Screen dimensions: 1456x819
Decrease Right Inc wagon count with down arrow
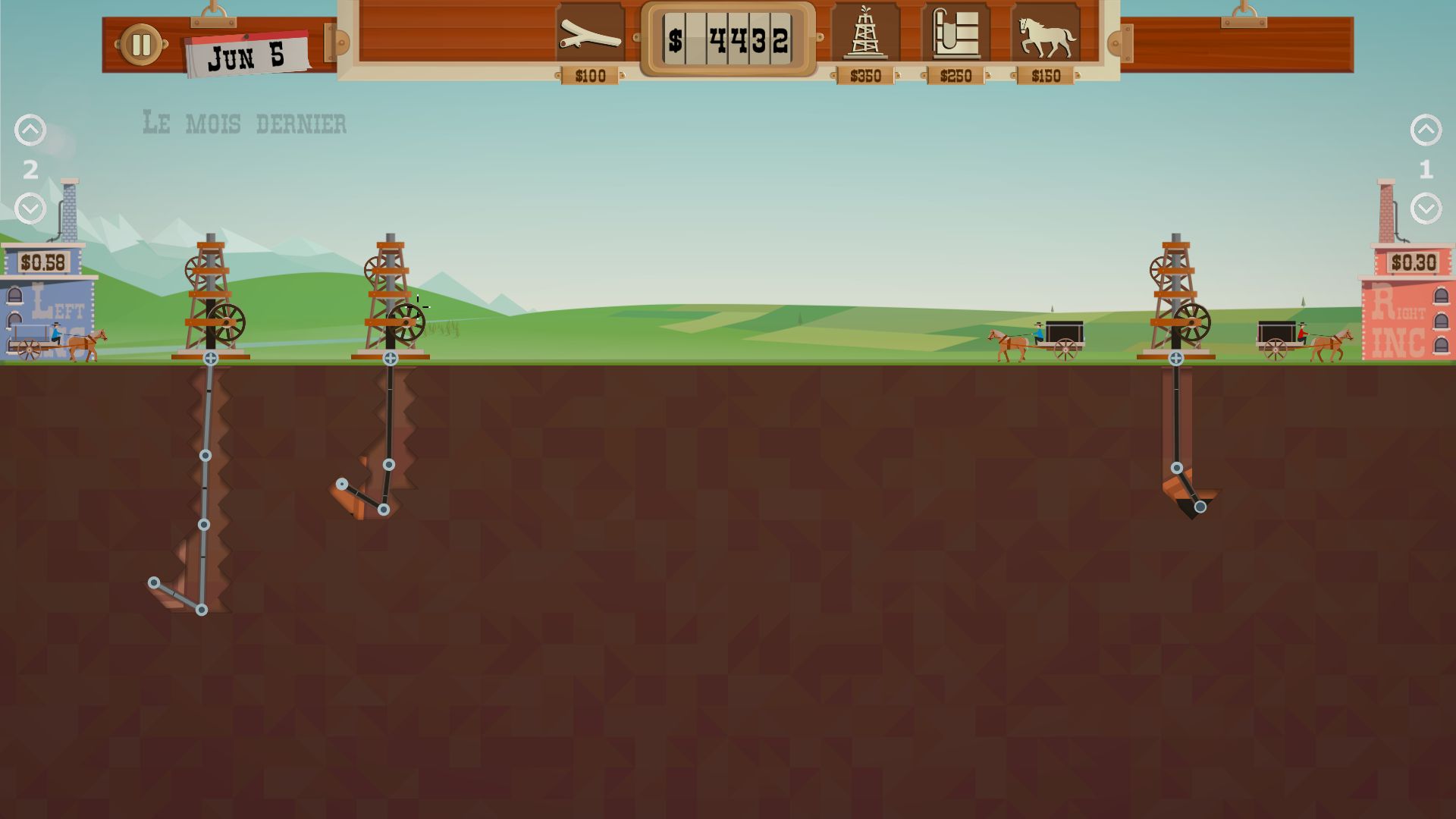click(x=1426, y=209)
